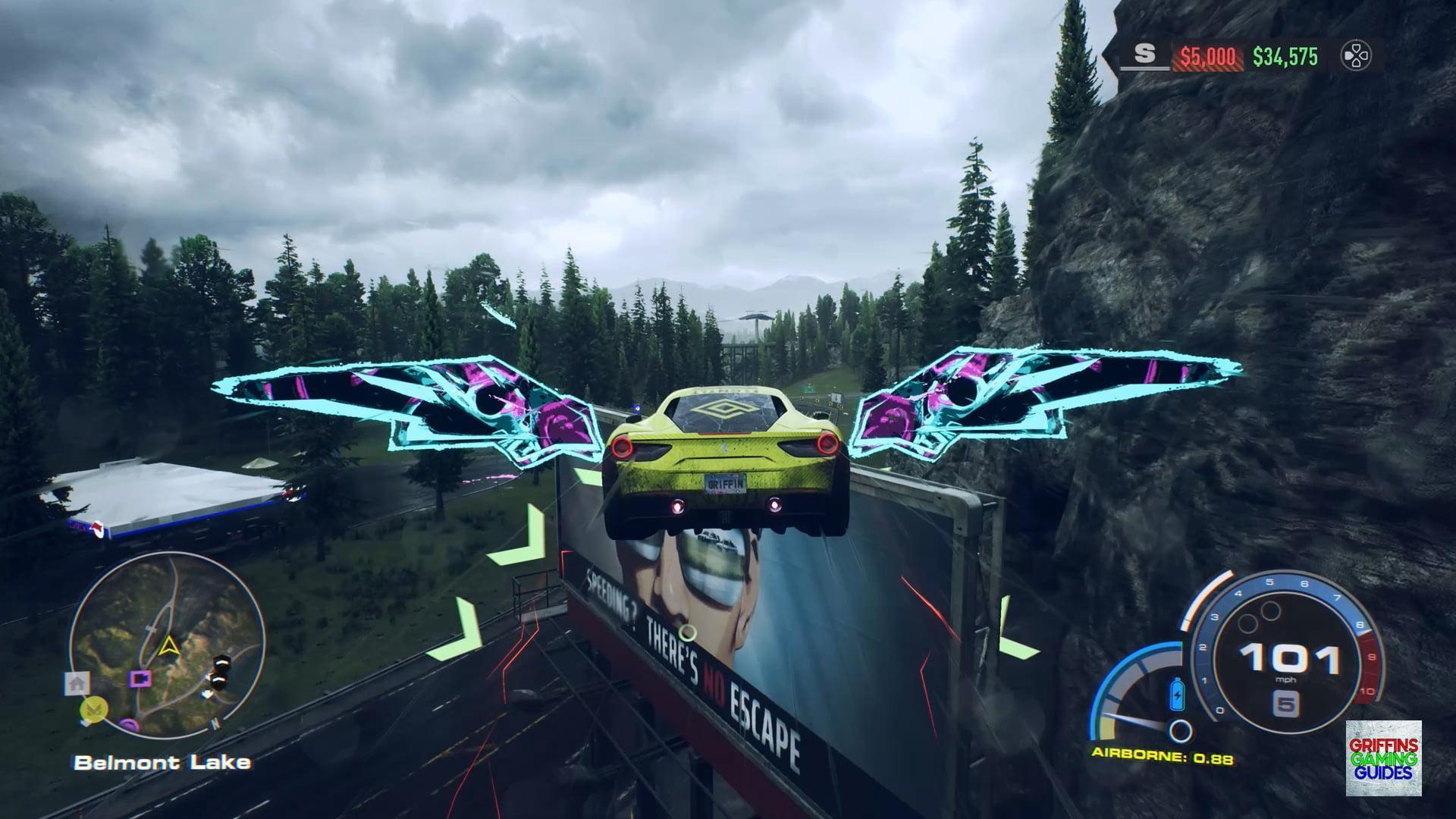Choose the yellow circular event marker
Screen dimensions: 1456x819
tap(94, 710)
